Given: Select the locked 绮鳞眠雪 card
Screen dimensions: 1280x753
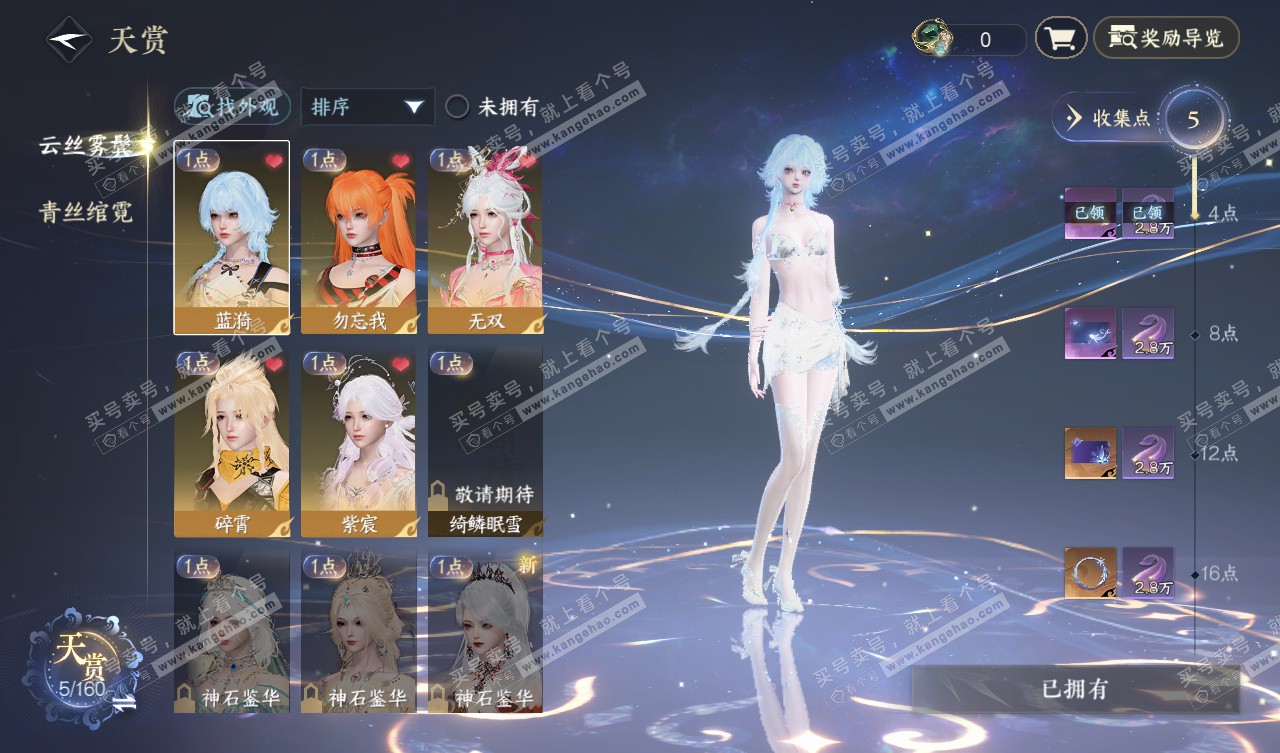Looking at the screenshot, I should 485,441.
